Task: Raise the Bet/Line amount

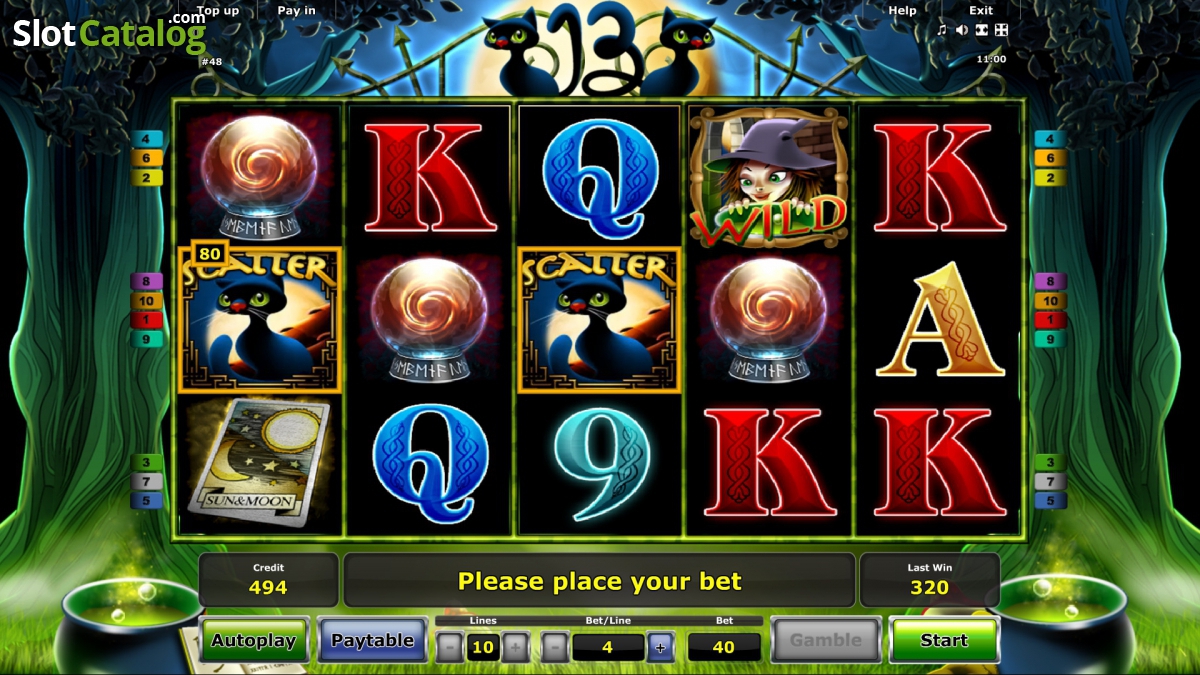Action: 660,647
